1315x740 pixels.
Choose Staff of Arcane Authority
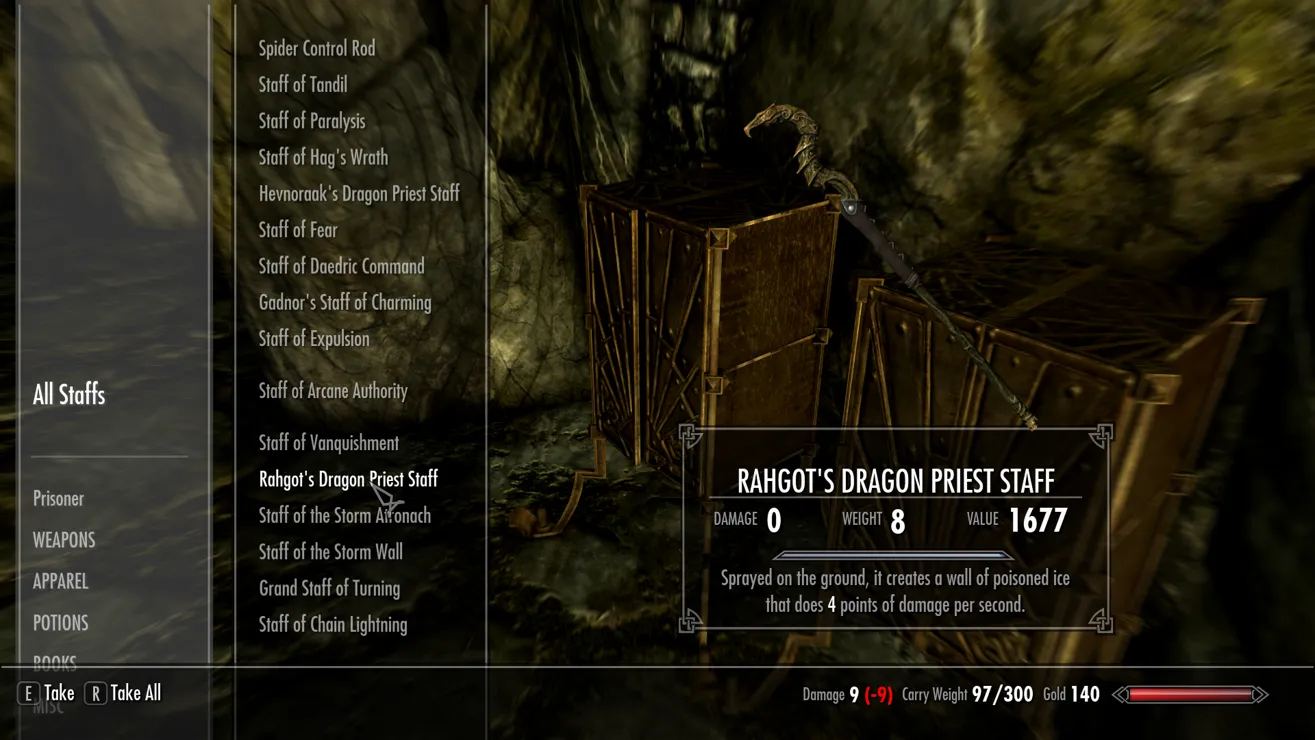[333, 391]
